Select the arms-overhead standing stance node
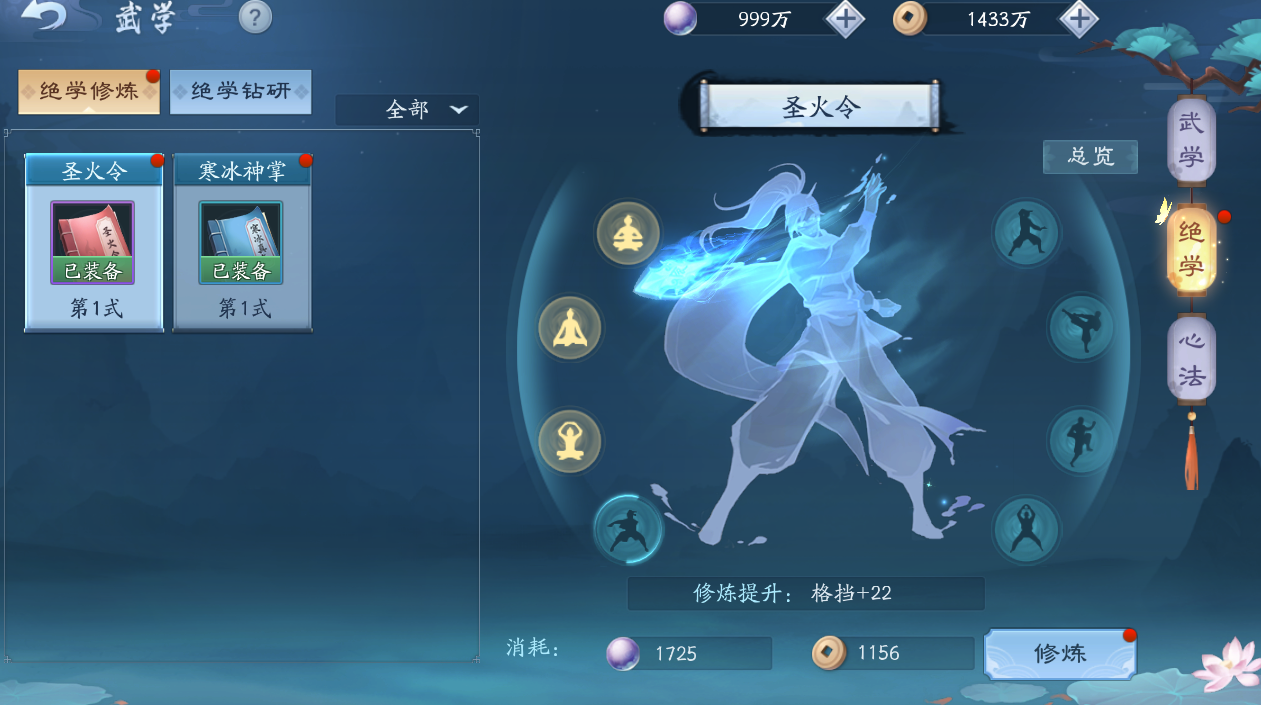 [x=1026, y=529]
